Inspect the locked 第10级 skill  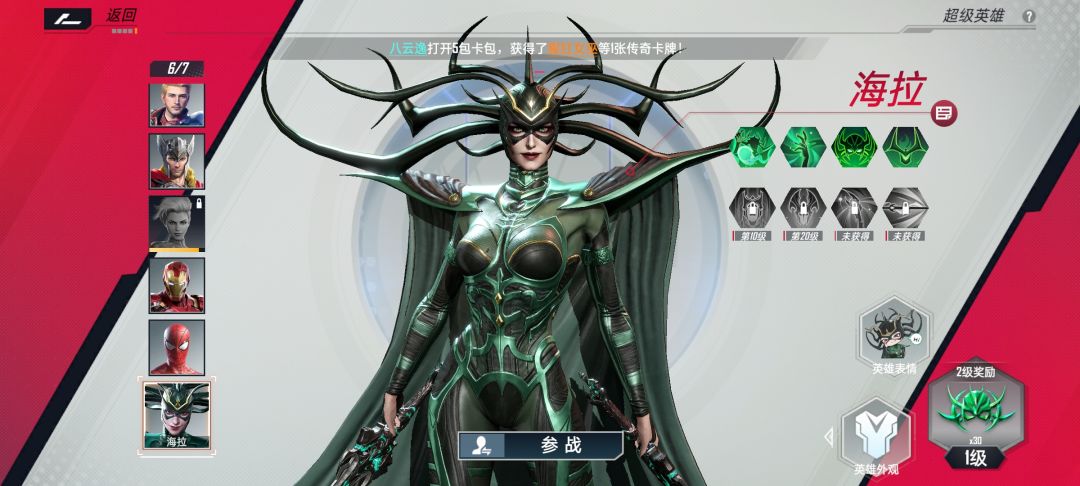click(752, 207)
